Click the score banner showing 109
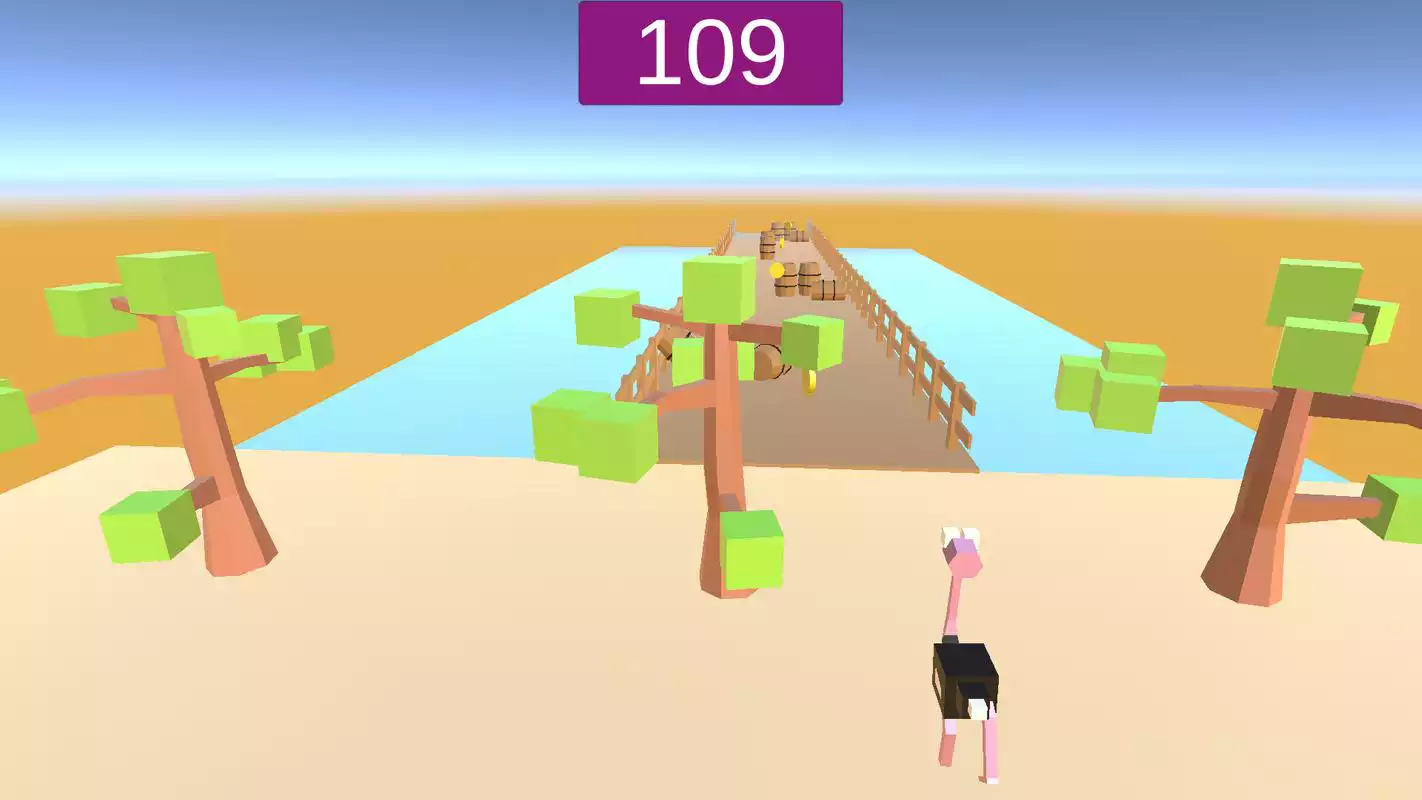Screen dimensions: 1422x800 pos(711,50)
